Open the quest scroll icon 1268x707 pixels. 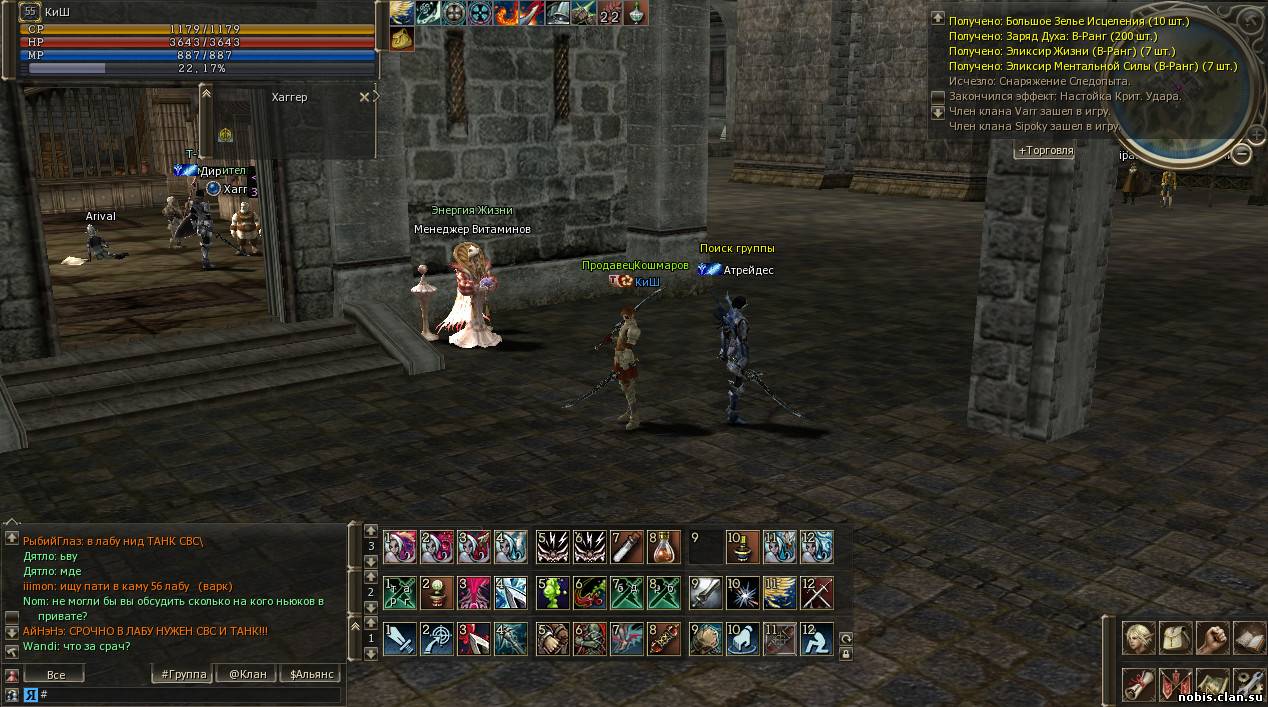click(x=1138, y=684)
